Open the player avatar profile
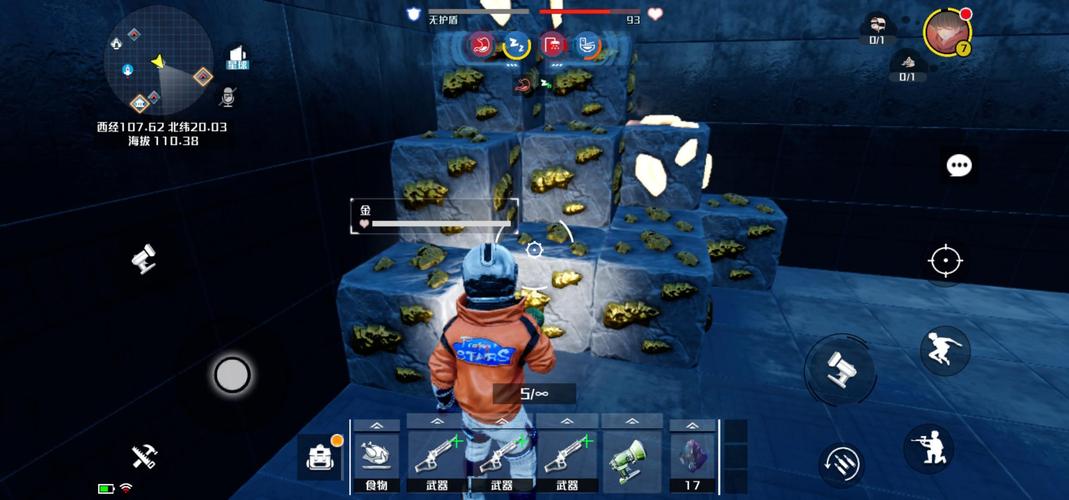This screenshot has width=1069, height=500. (x=945, y=33)
